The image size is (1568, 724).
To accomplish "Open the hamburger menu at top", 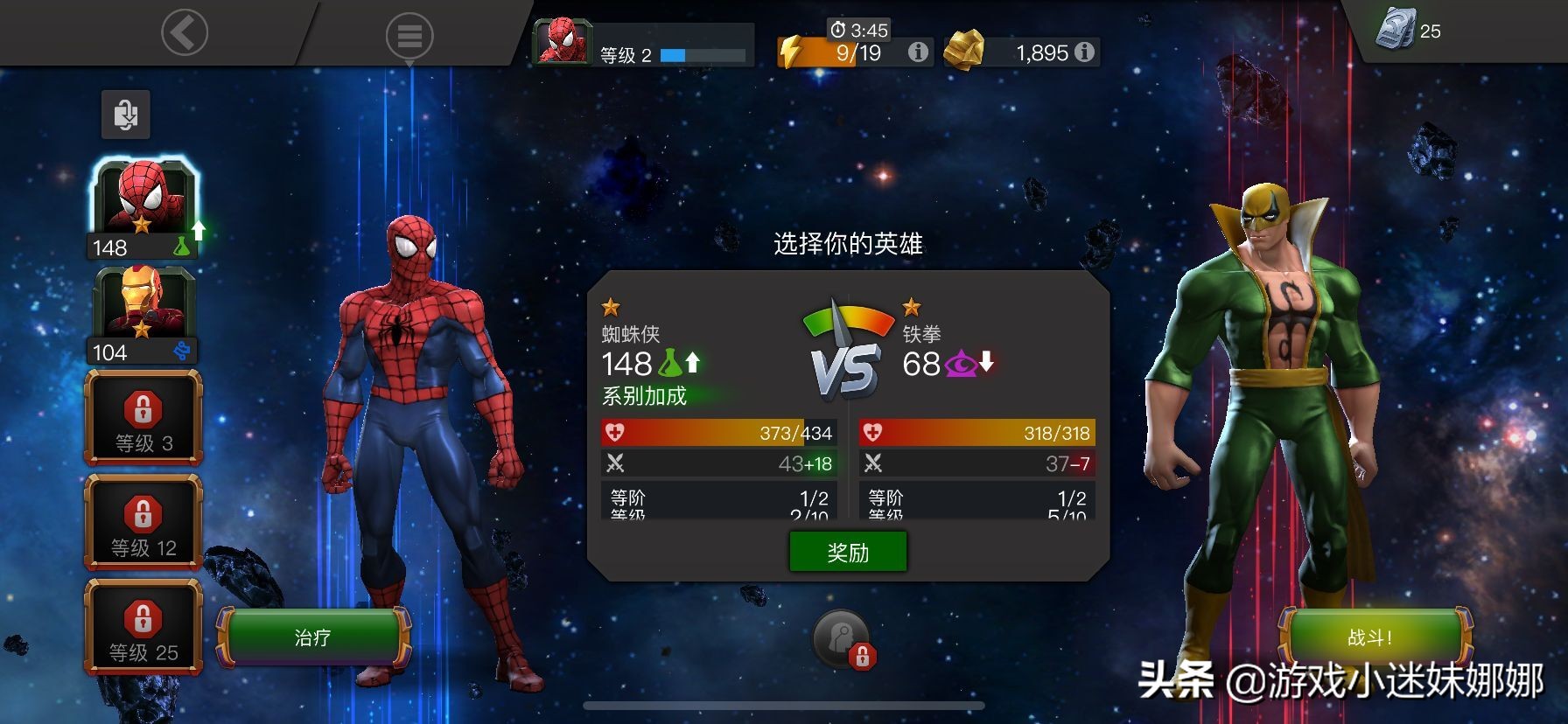I will coord(407,36).
